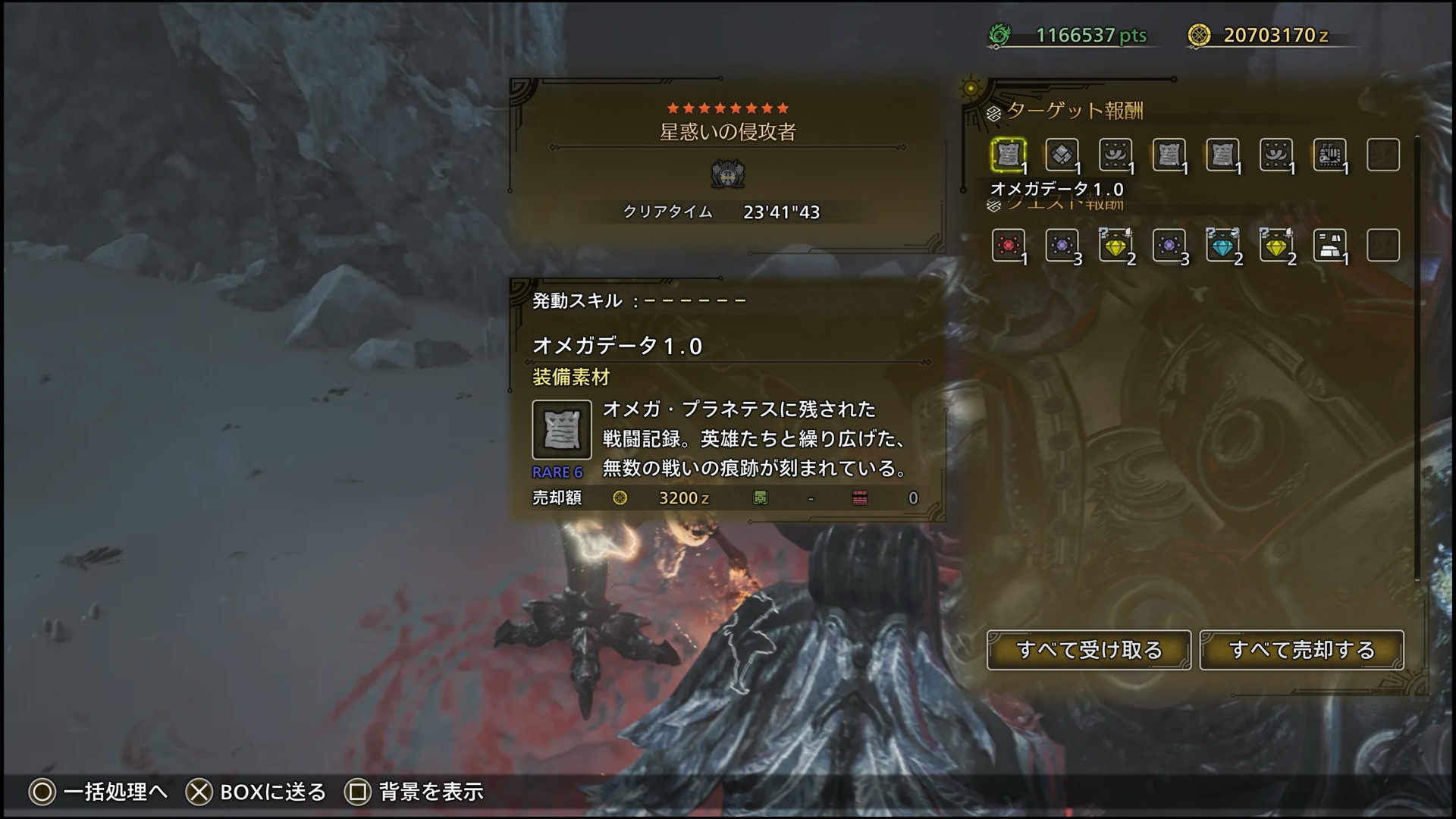The image size is (1456, 819).
Task: Click すべて受け取る to receive all rewards
Action: (1088, 650)
